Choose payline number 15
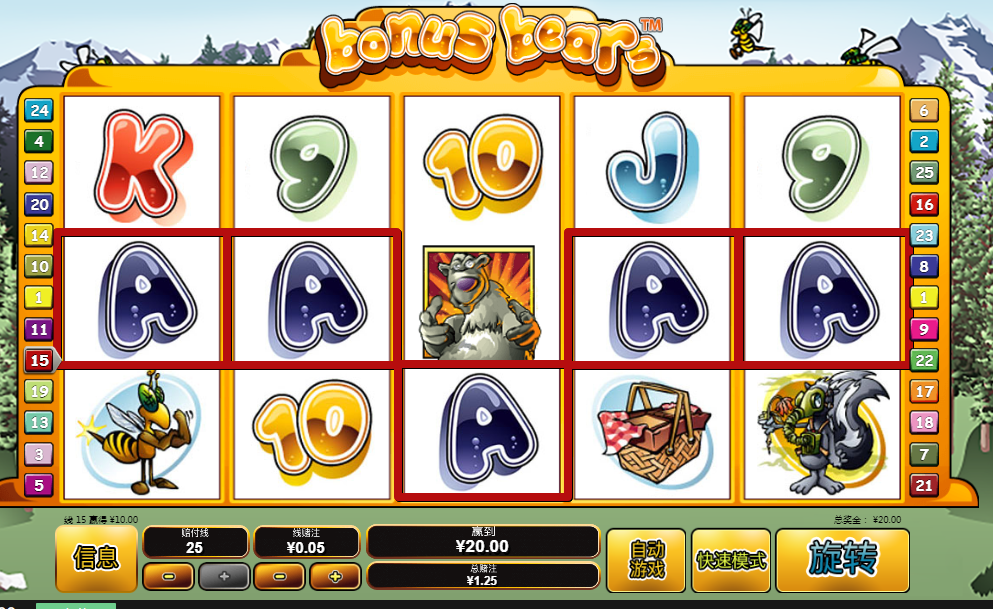 [x=39, y=360]
